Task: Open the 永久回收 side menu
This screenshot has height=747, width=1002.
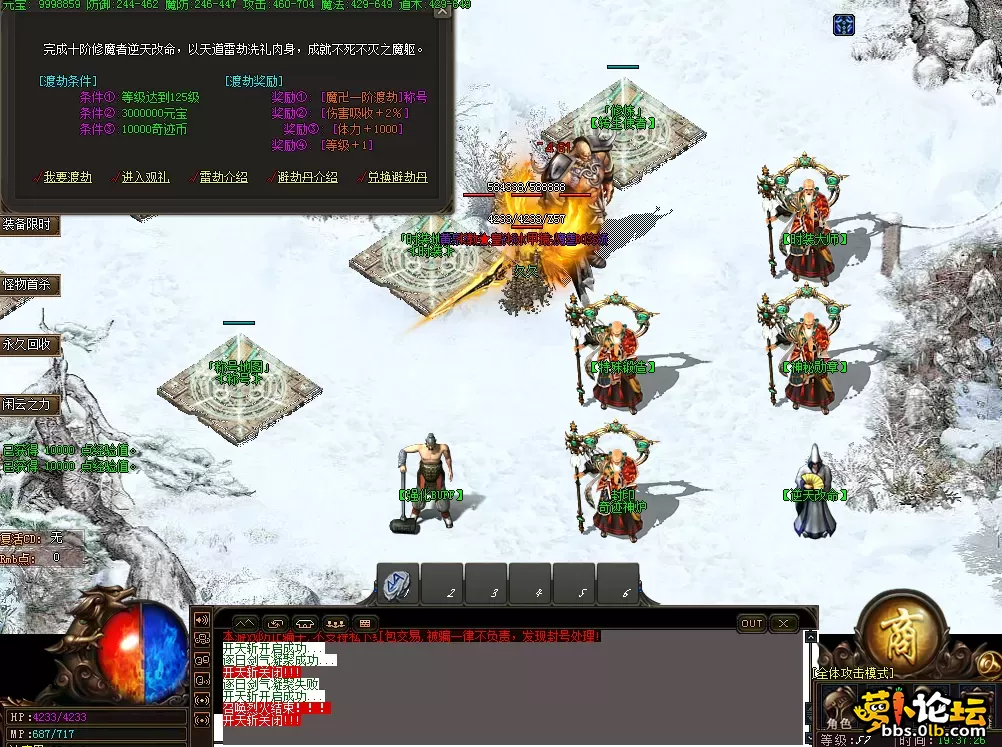Action: [28, 345]
